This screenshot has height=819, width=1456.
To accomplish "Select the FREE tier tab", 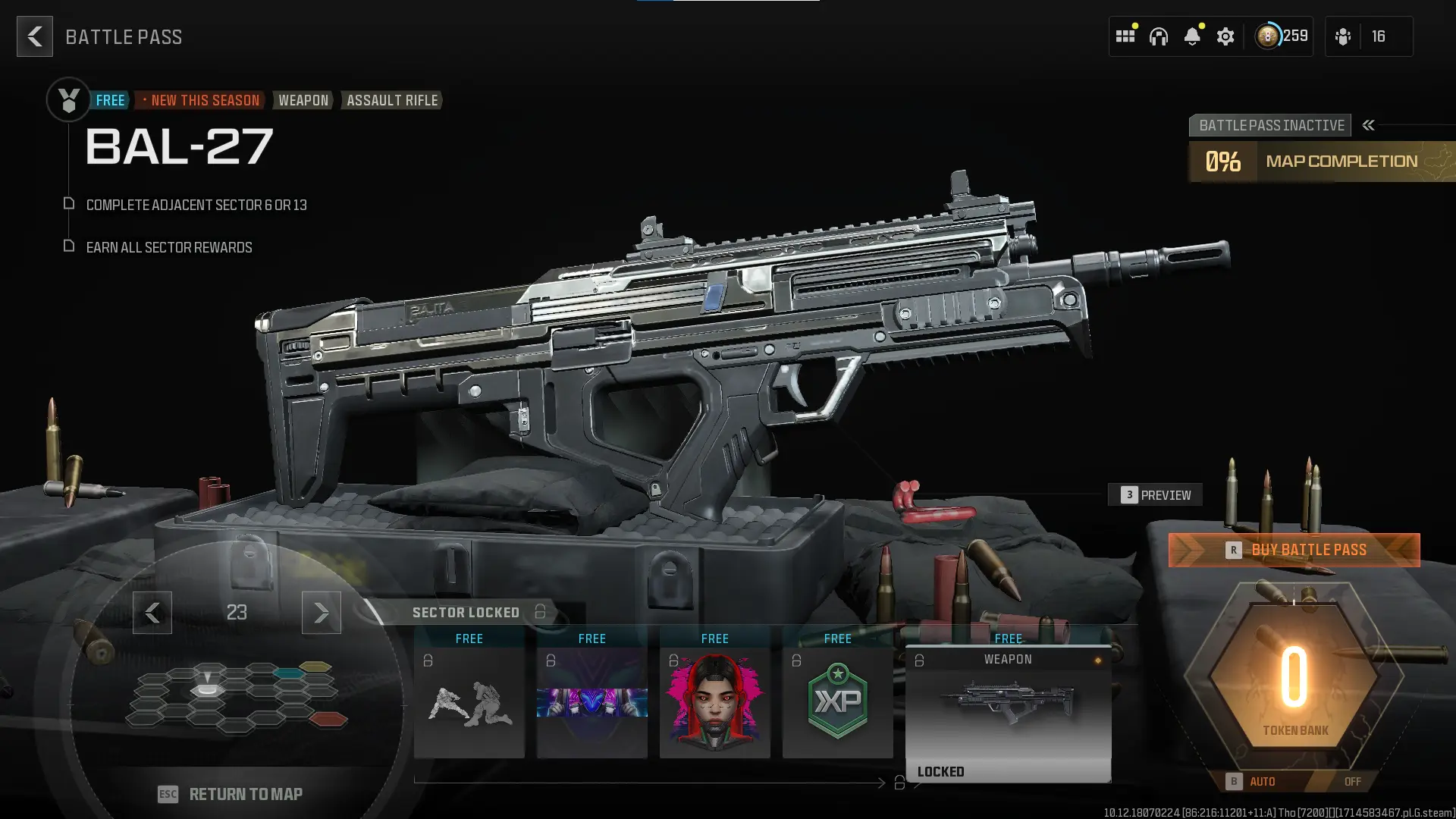I will (111, 99).
